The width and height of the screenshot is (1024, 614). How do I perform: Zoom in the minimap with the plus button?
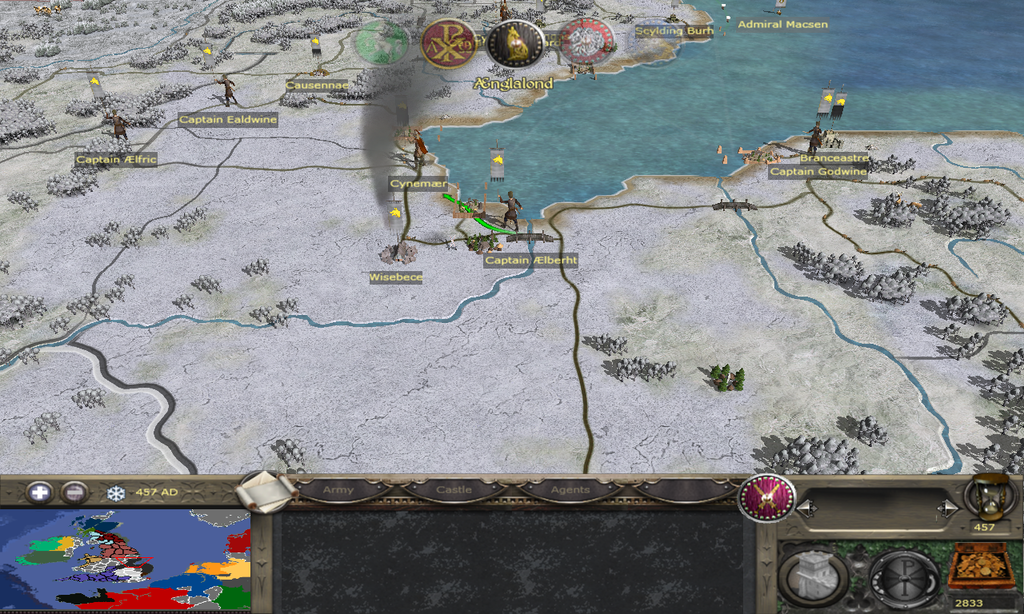39,492
